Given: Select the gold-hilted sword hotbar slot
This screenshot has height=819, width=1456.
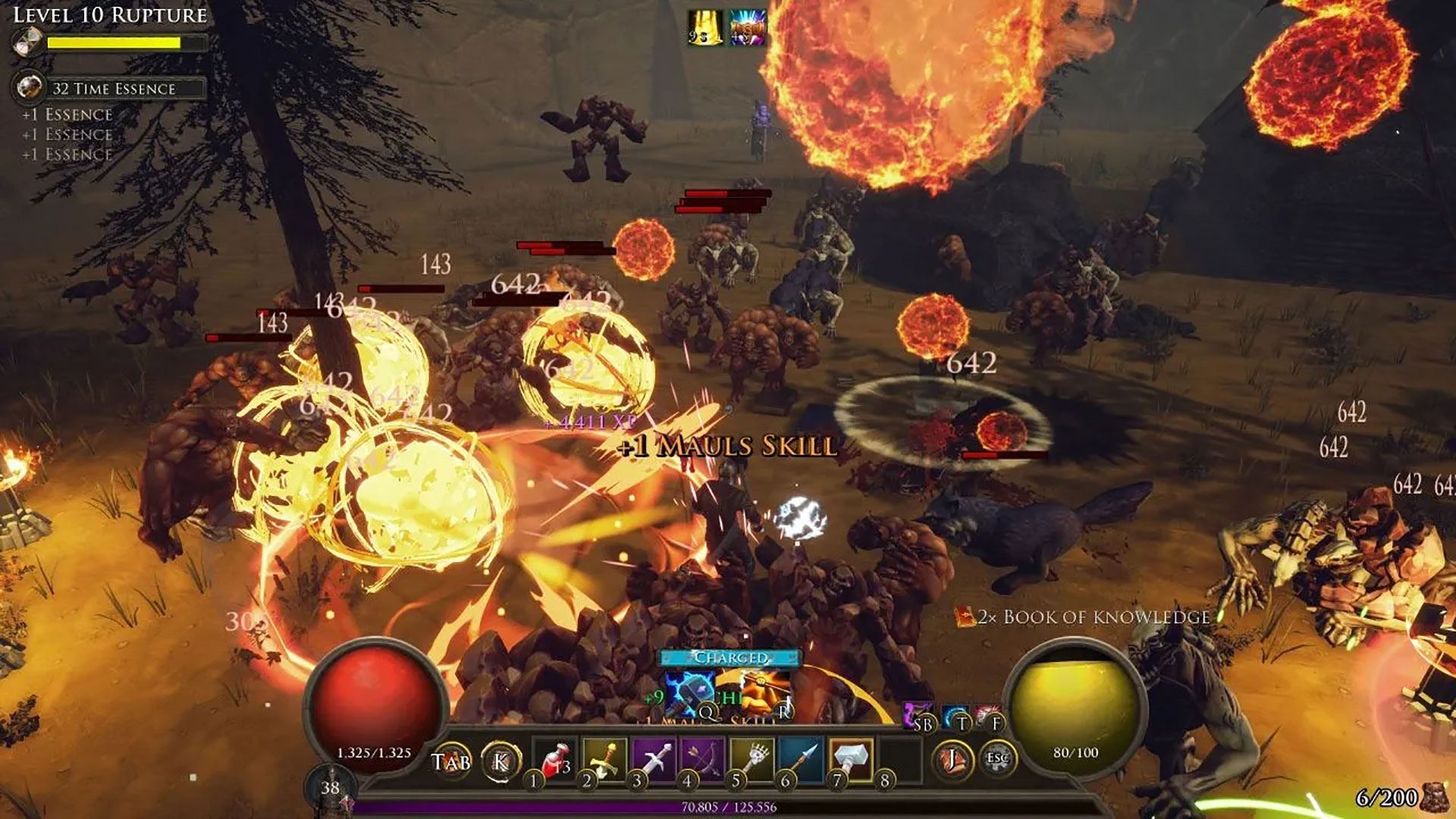Looking at the screenshot, I should coord(604,758).
